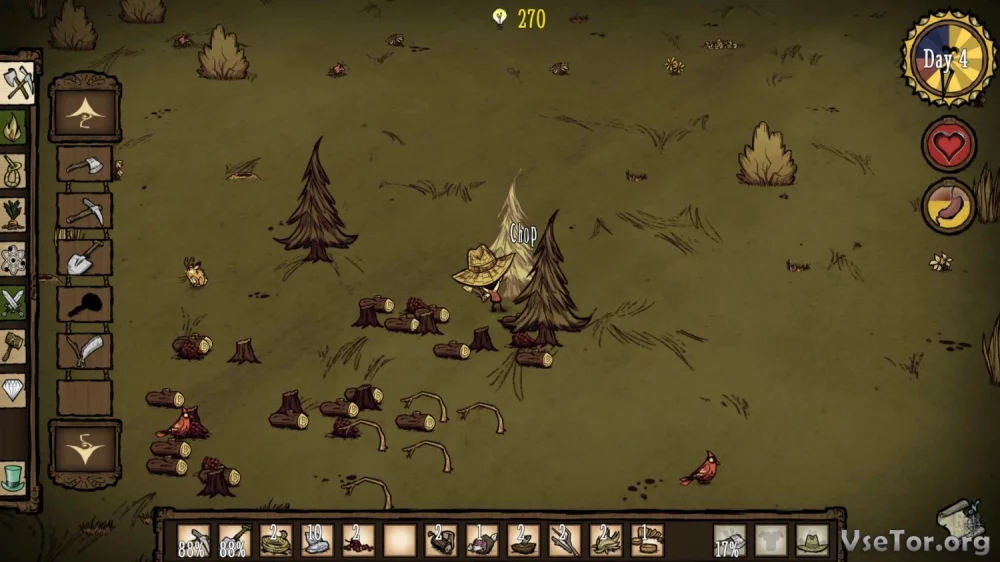Craft the pickaxe recipe
Image resolution: width=1000 pixels, height=562 pixels.
(84, 211)
